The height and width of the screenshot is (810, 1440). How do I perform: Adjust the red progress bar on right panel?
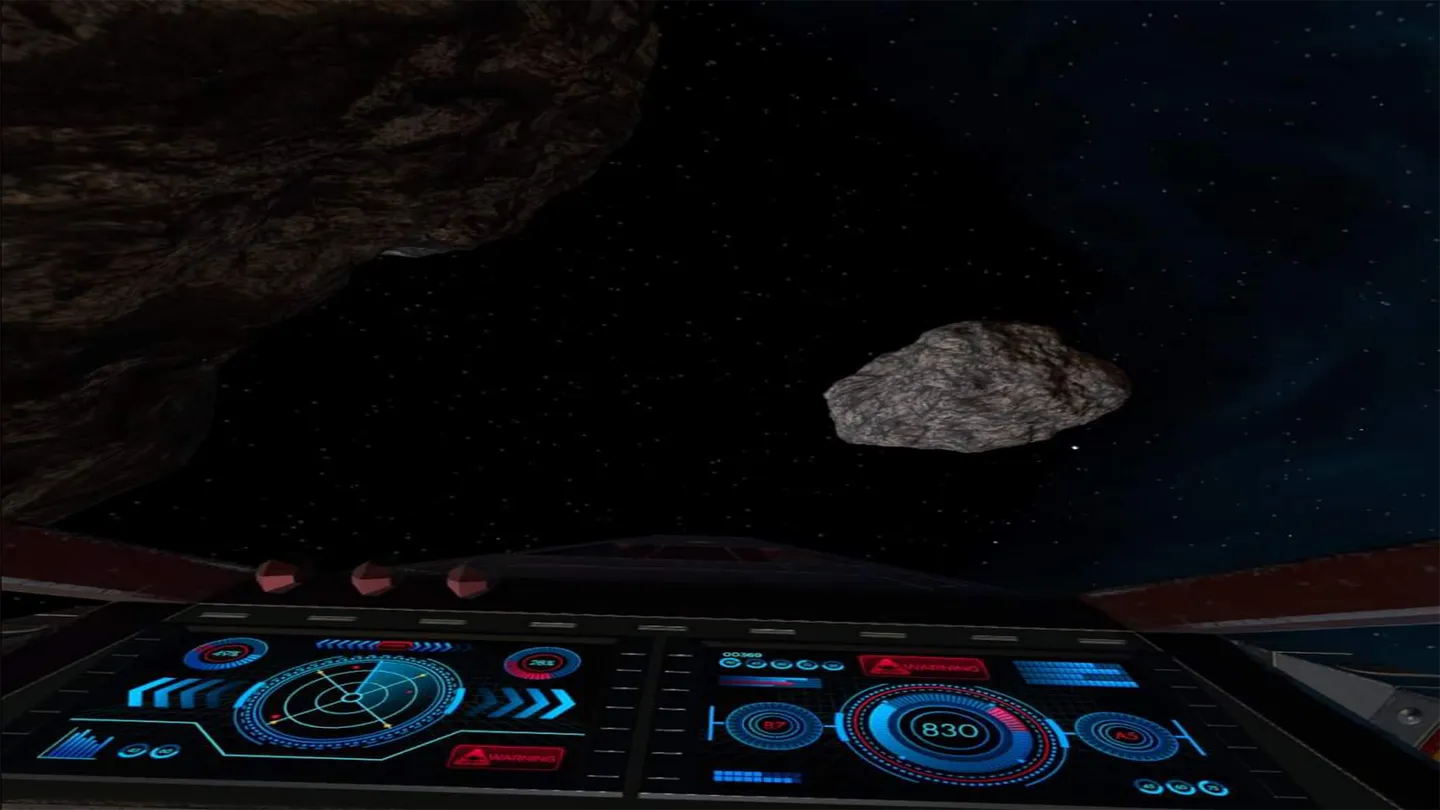tap(770, 683)
